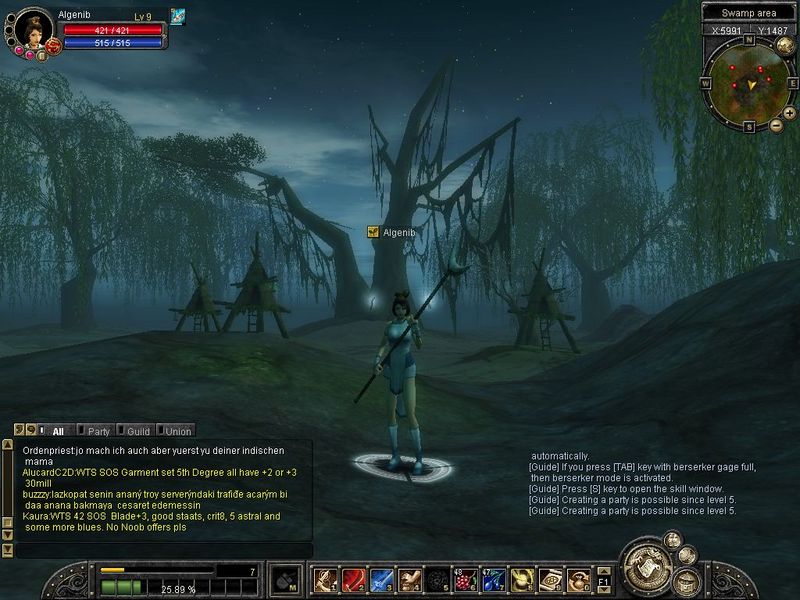This screenshot has width=800, height=600.
Task: Use the blue potion in slot 7
Action: 493,579
